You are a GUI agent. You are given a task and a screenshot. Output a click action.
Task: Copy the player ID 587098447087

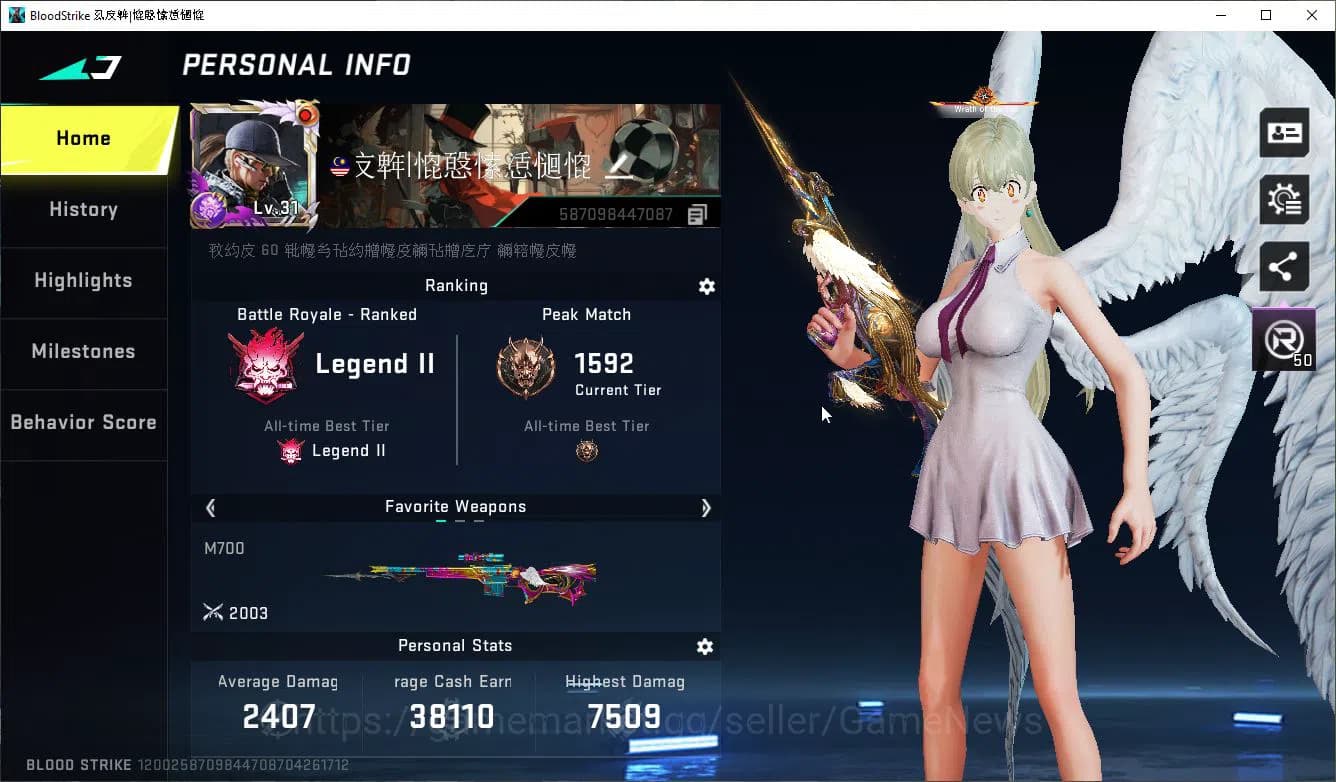coord(697,213)
